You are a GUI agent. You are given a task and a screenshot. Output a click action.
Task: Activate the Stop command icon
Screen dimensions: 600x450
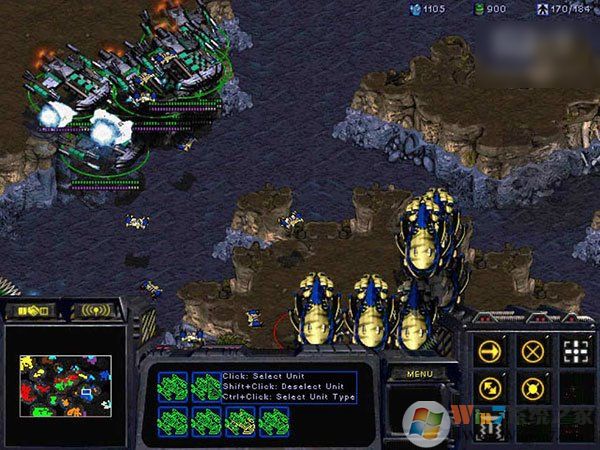click(x=533, y=351)
